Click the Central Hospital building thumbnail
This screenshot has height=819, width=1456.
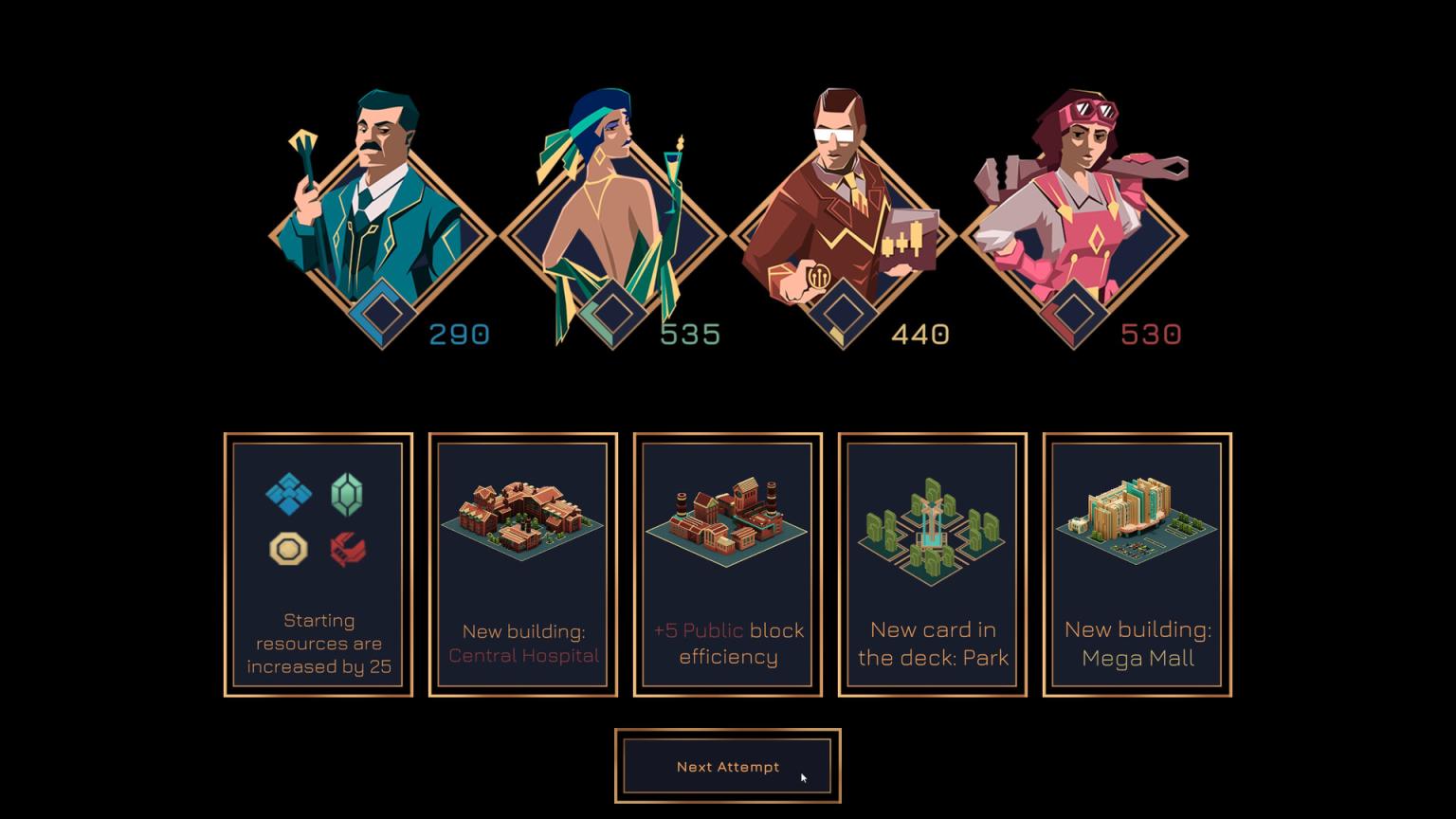521,521
